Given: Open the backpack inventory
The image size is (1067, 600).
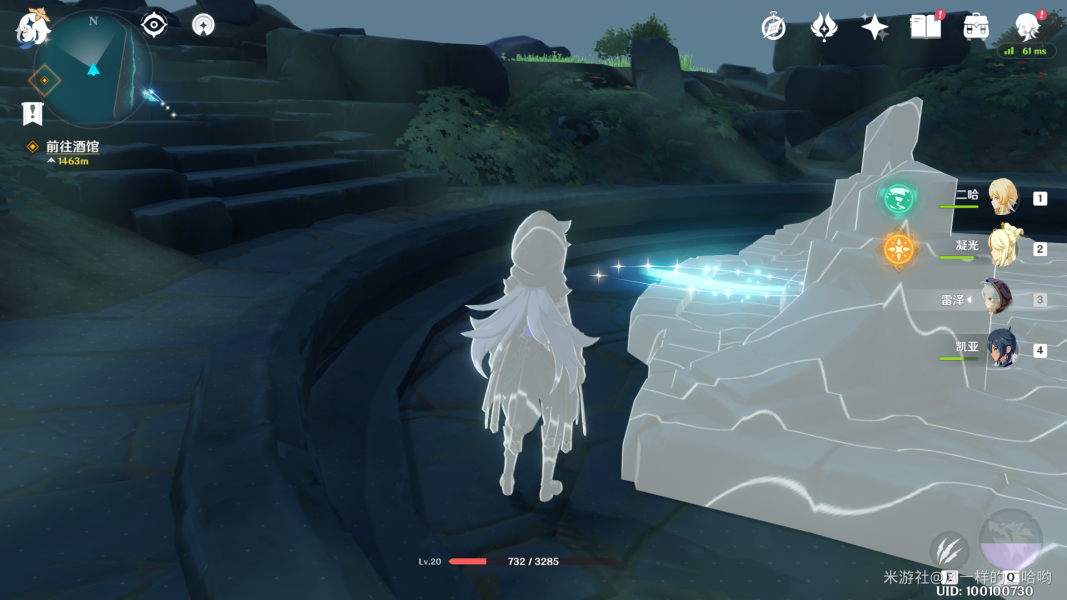Looking at the screenshot, I should point(976,27).
